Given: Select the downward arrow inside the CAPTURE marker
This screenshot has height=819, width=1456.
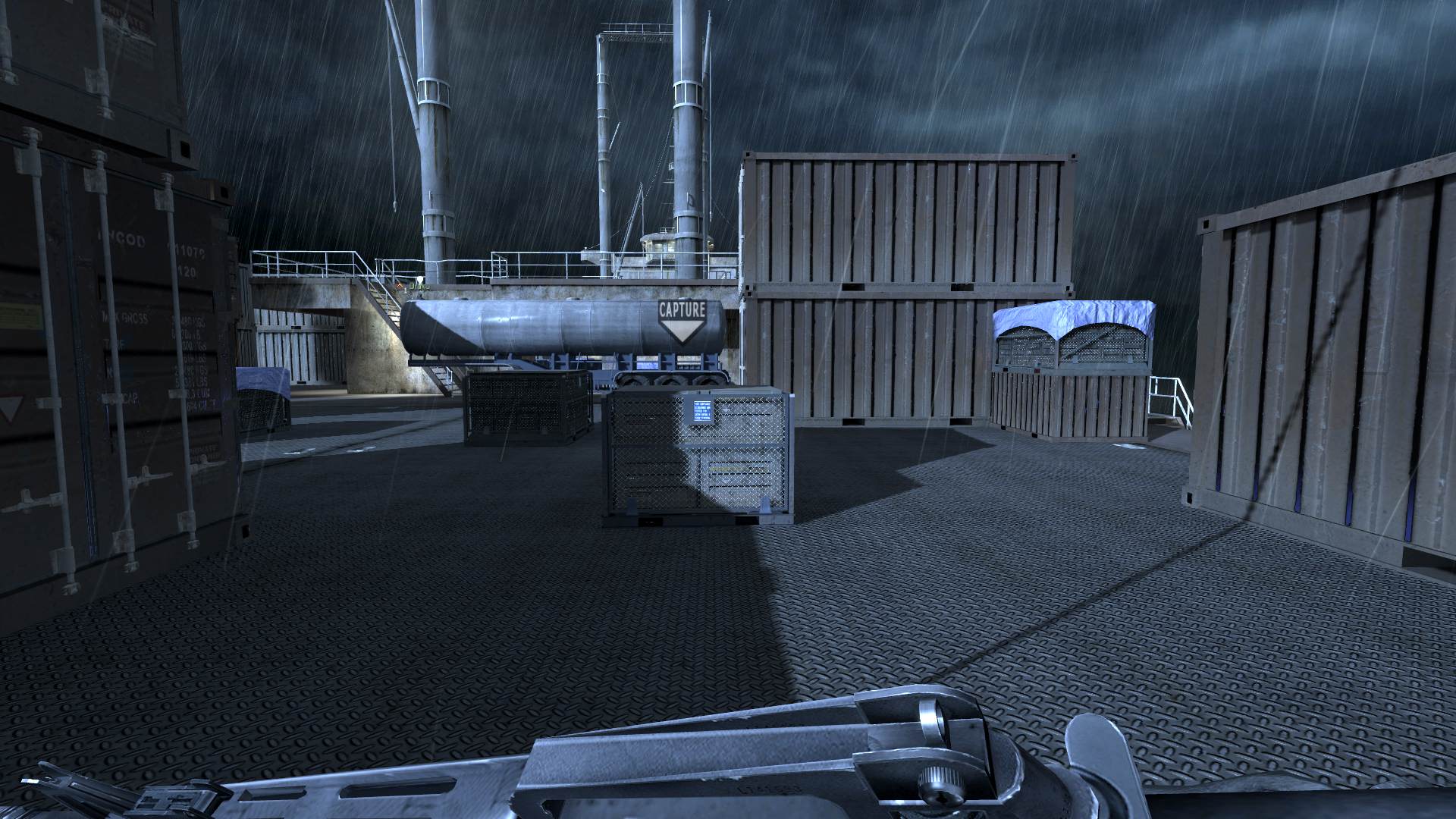Looking at the screenshot, I should (x=683, y=329).
